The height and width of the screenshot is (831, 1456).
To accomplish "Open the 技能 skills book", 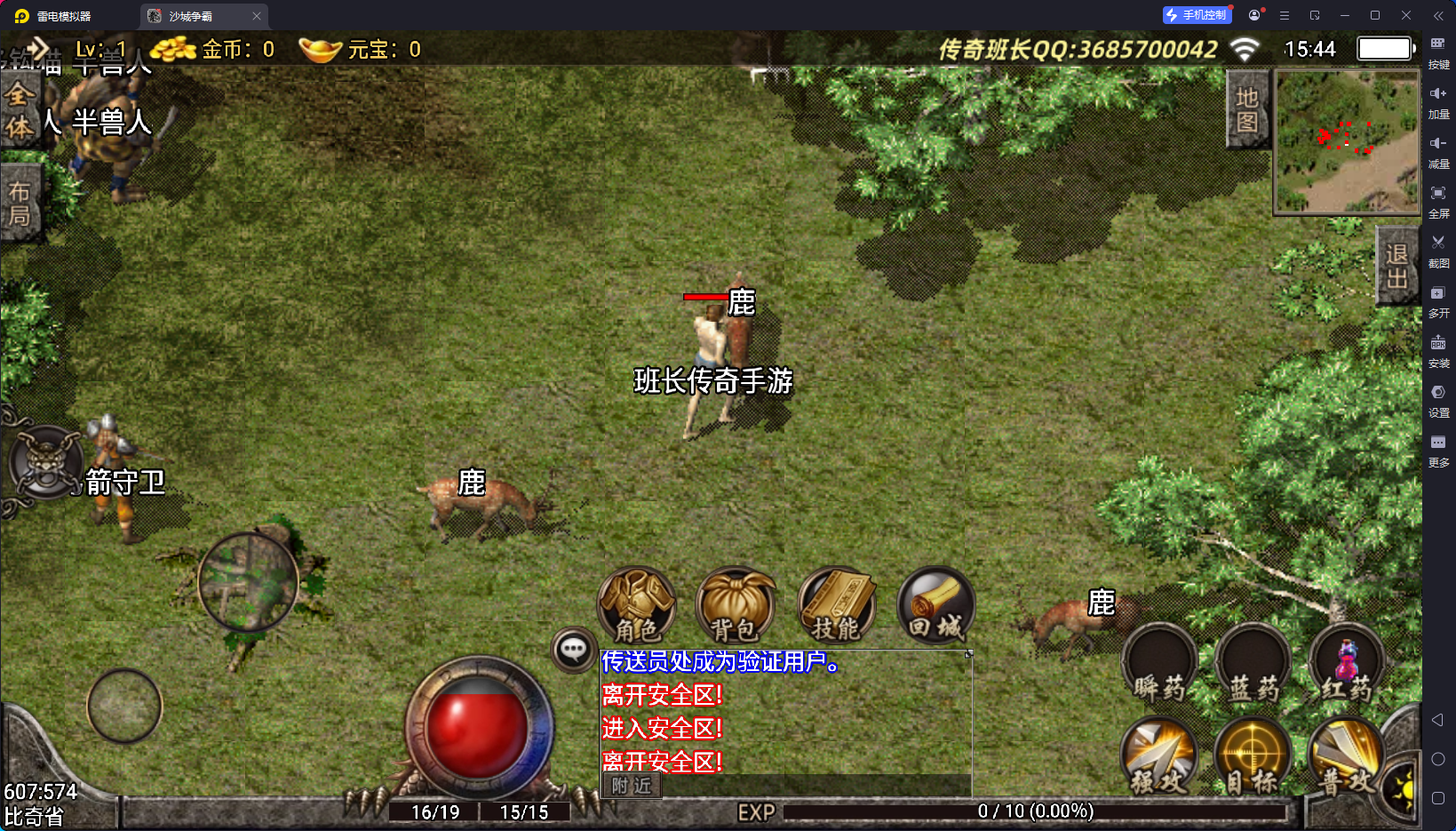I will coord(836,606).
